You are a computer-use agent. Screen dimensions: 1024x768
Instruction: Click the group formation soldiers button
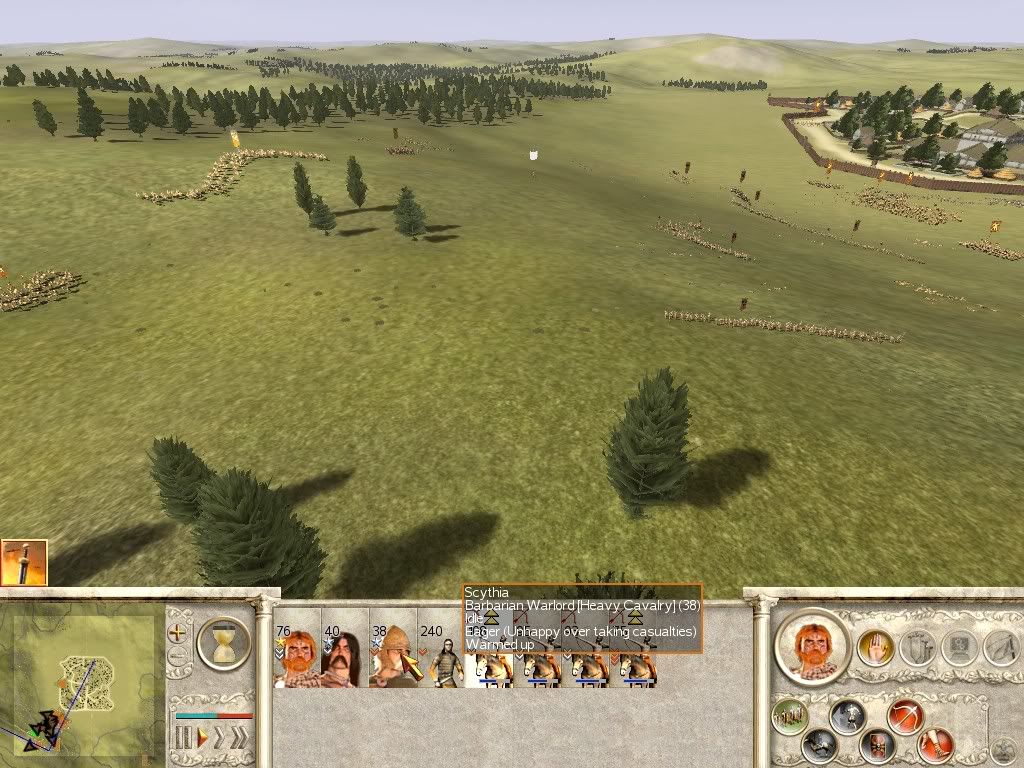790,716
